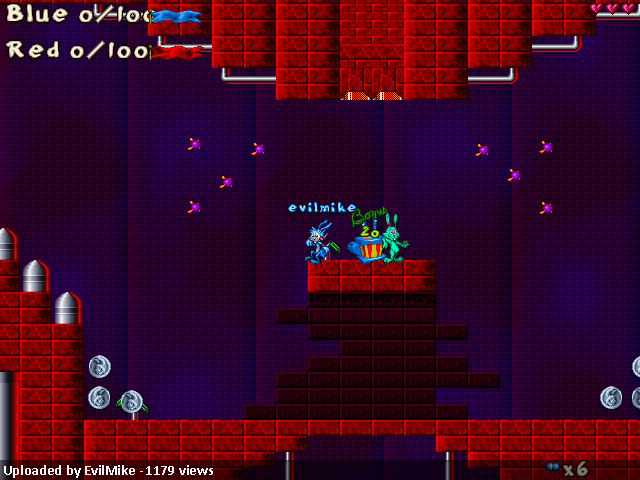
Task: Click the blue team flag icon
Action: click(177, 16)
